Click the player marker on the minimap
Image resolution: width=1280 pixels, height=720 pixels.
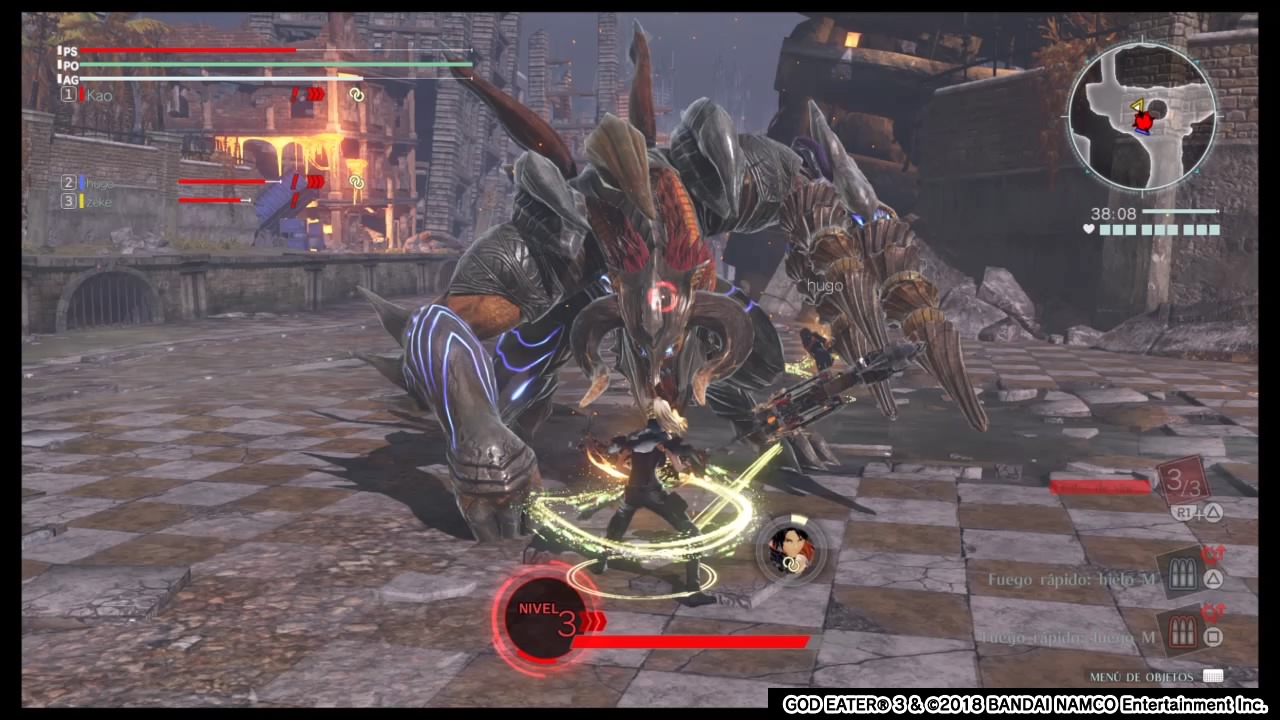coord(1142,121)
